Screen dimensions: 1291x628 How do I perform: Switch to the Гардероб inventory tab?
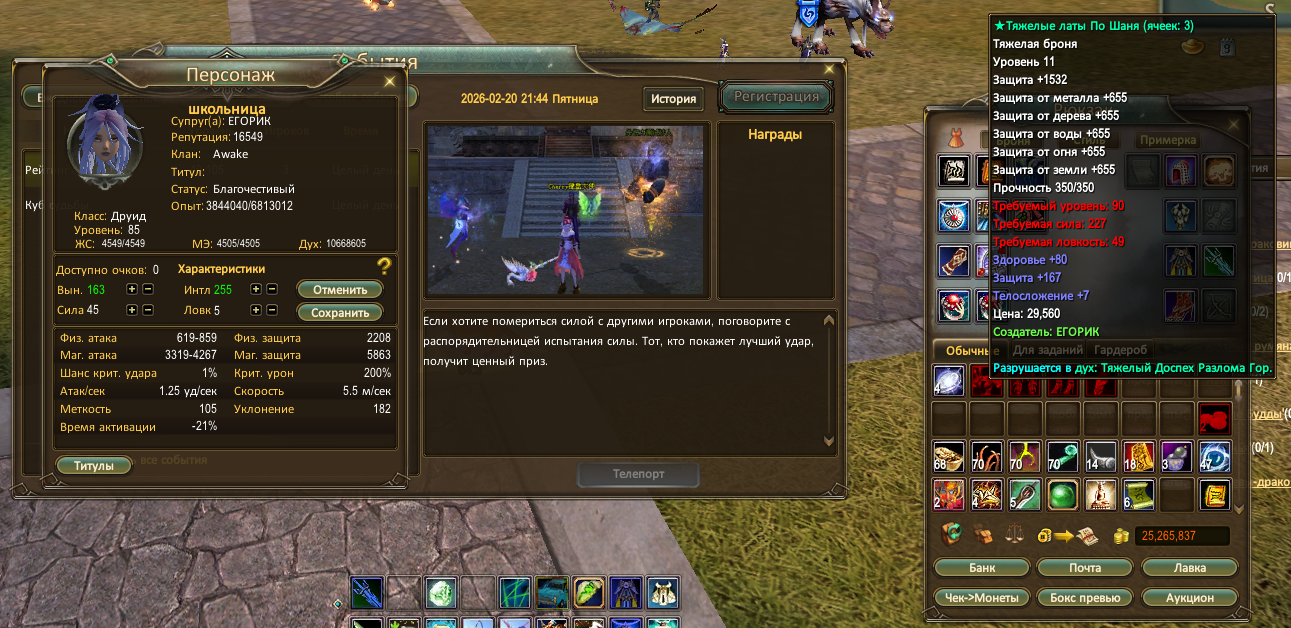pos(1120,350)
